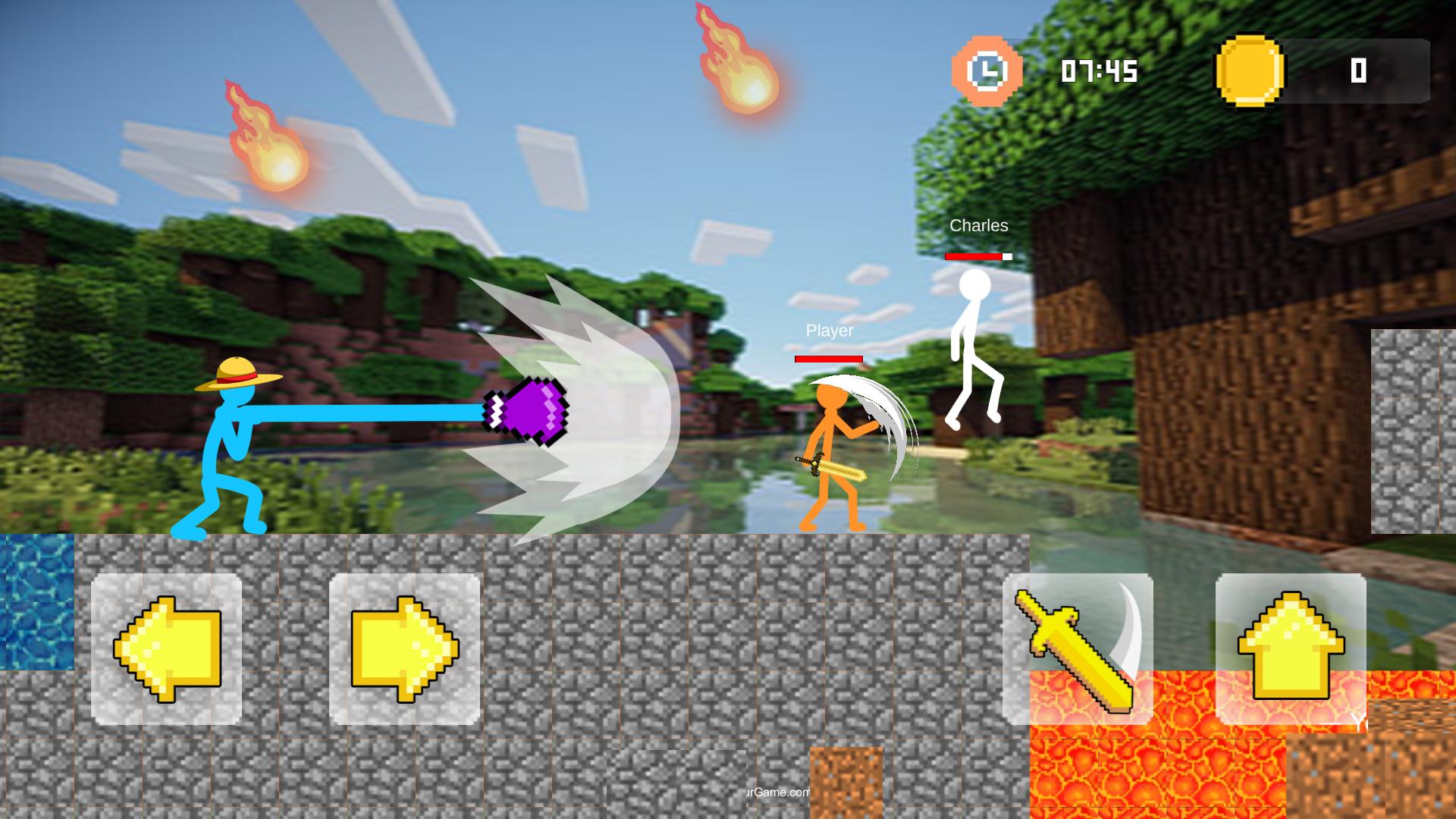Click the Charles name label
This screenshot has height=819, width=1456.
tap(979, 225)
